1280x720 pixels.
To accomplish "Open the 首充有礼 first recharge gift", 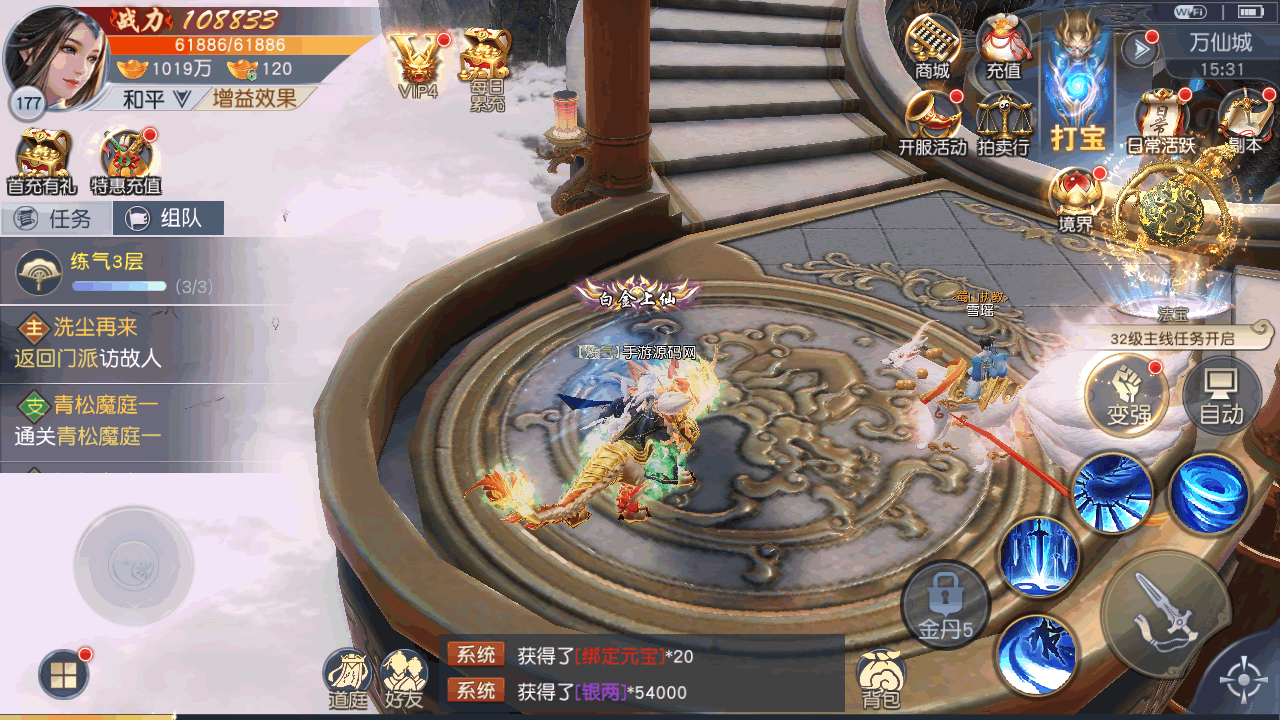I will coord(42,160).
